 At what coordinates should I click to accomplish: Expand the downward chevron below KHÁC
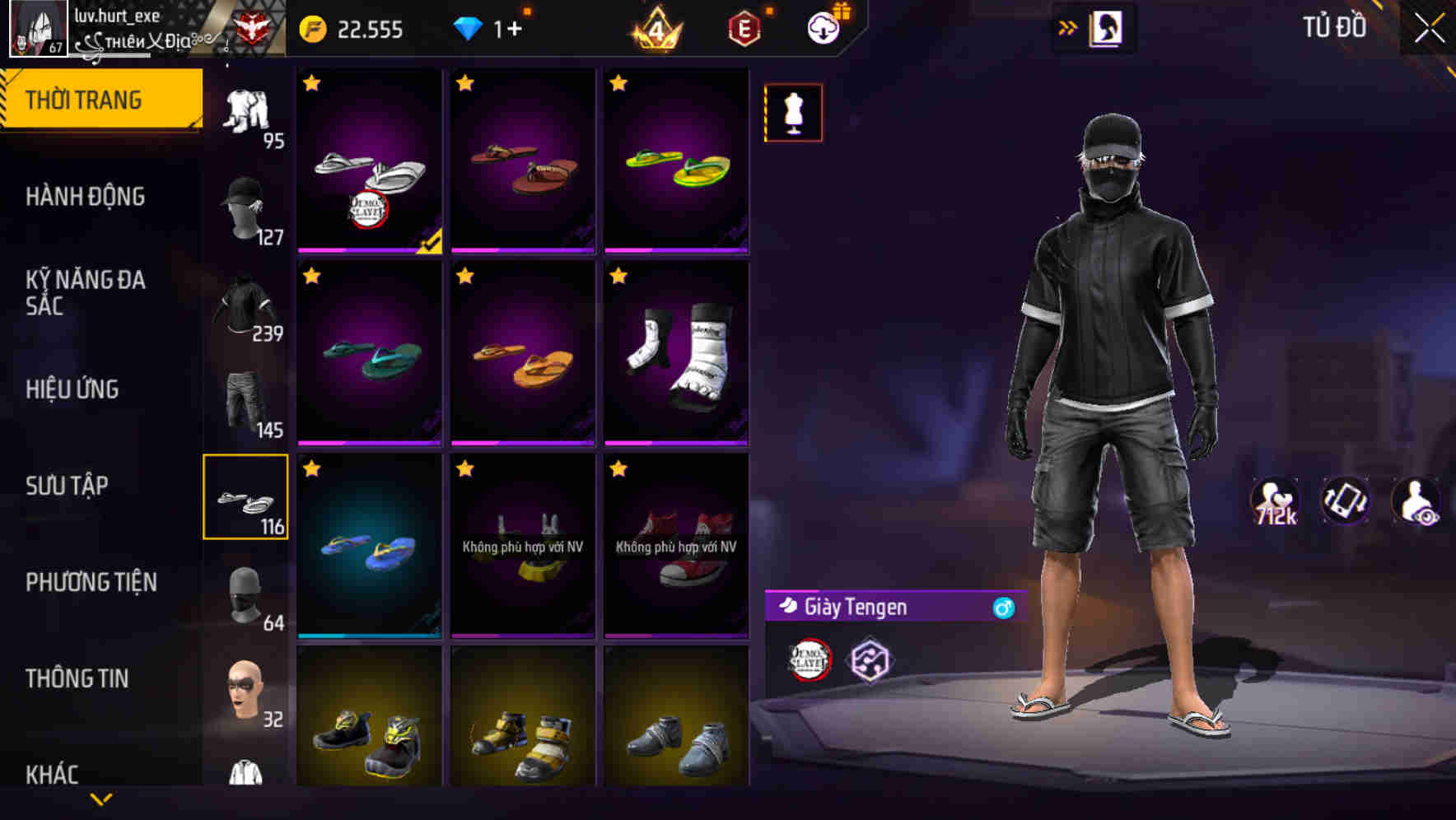[x=101, y=797]
